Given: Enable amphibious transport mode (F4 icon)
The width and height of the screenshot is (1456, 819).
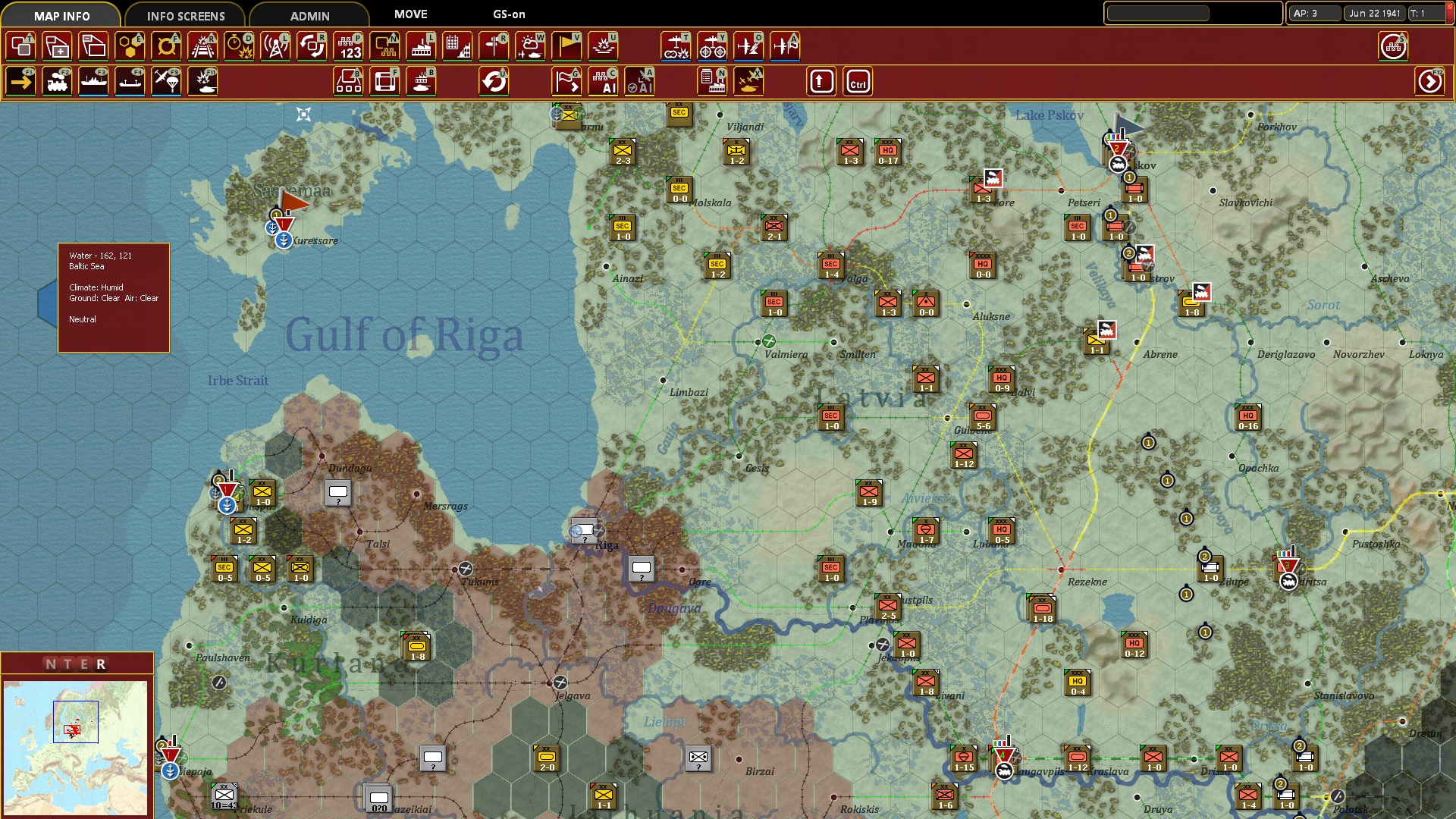Looking at the screenshot, I should [x=130, y=81].
